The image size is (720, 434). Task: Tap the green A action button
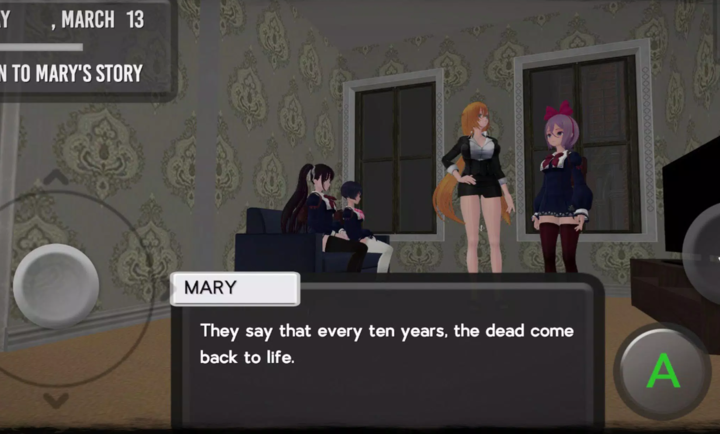point(663,371)
